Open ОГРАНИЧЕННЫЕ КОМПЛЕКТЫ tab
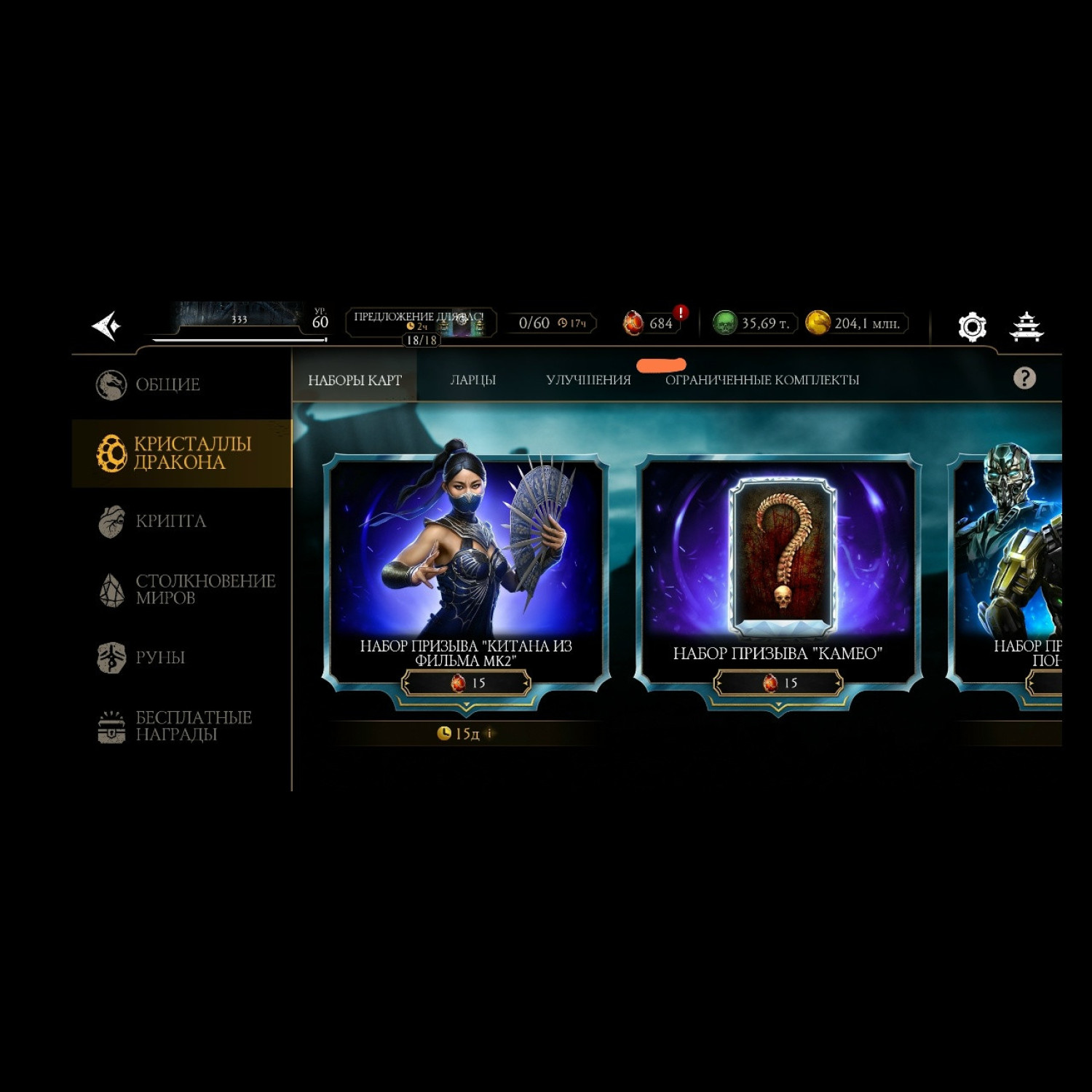 point(761,380)
